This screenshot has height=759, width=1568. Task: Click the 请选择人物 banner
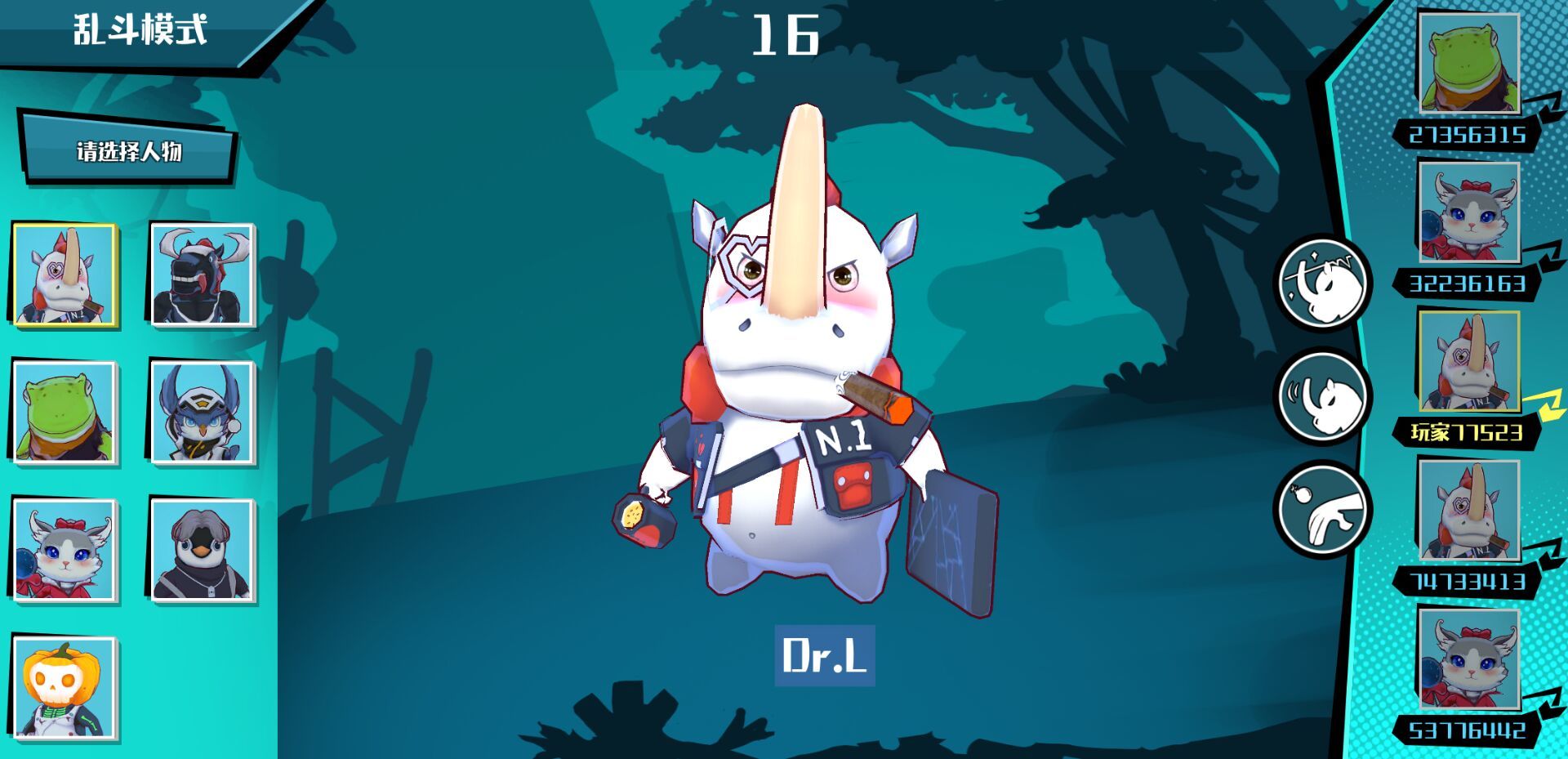[131, 151]
